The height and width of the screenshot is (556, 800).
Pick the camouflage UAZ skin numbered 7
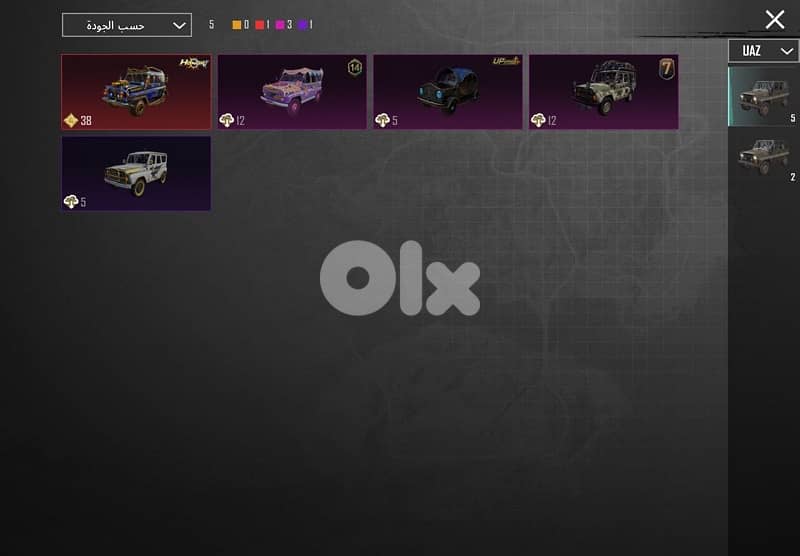click(604, 92)
